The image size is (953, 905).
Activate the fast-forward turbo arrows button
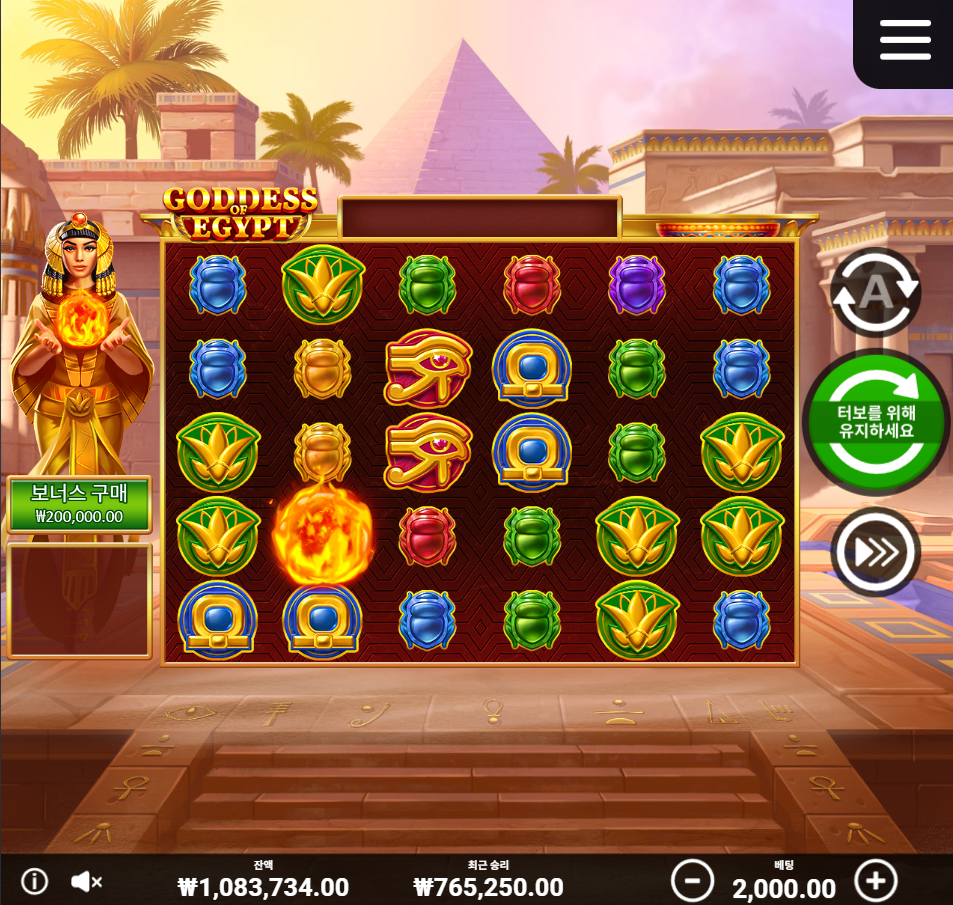[x=876, y=551]
